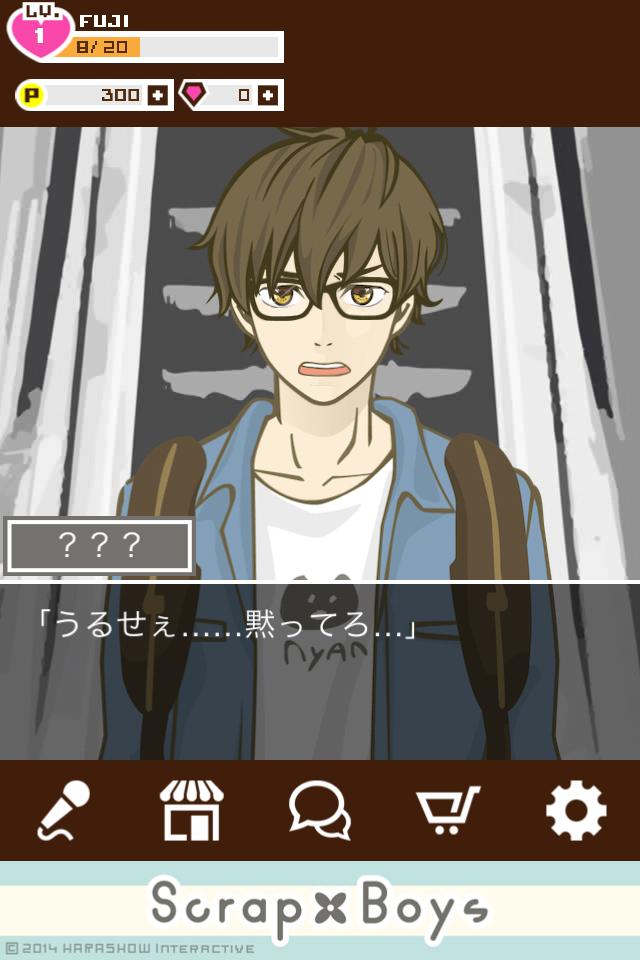
Task: Tap the Scrap x Boys banner
Action: [320, 908]
